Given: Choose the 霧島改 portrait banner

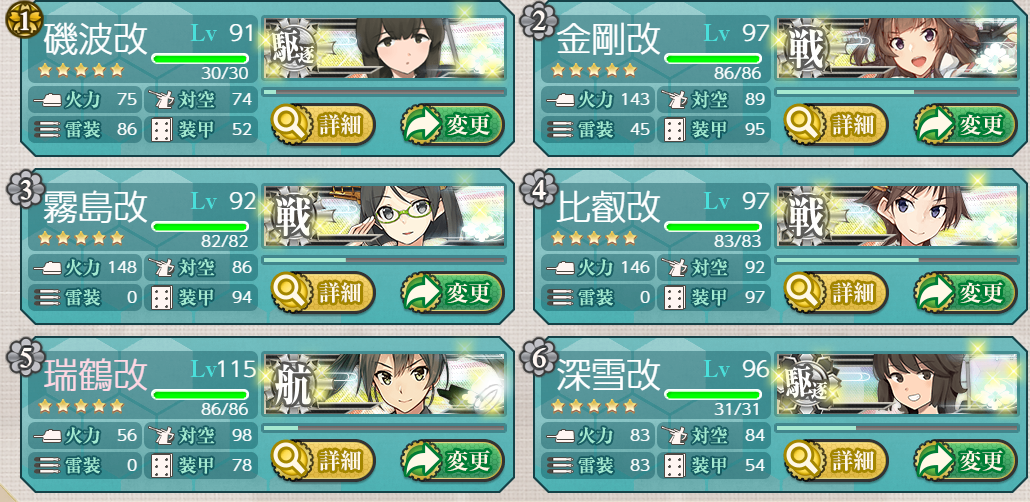Looking at the screenshot, I should [385, 216].
